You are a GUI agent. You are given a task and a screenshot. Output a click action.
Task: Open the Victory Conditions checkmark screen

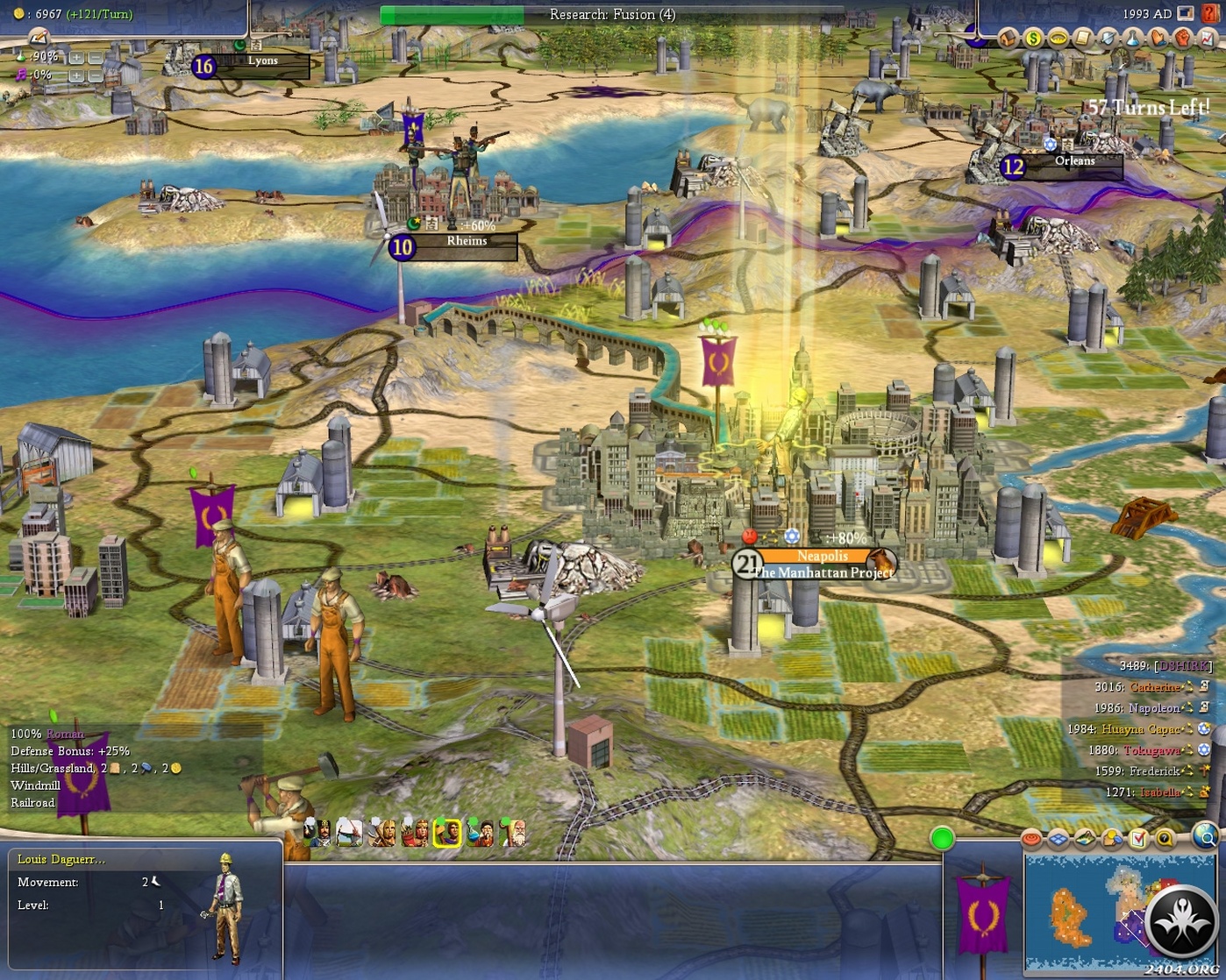(1138, 838)
